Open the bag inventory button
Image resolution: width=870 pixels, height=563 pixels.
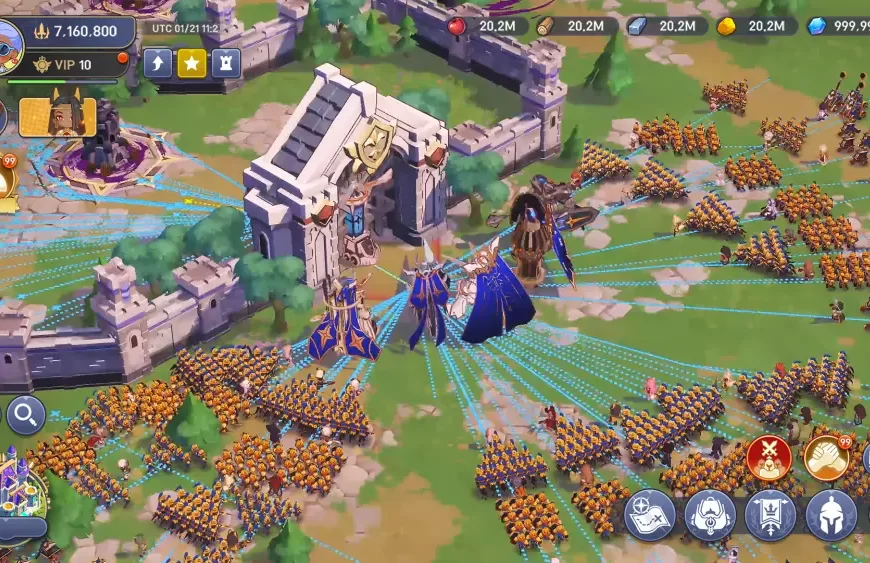pyautogui.click(x=710, y=515)
